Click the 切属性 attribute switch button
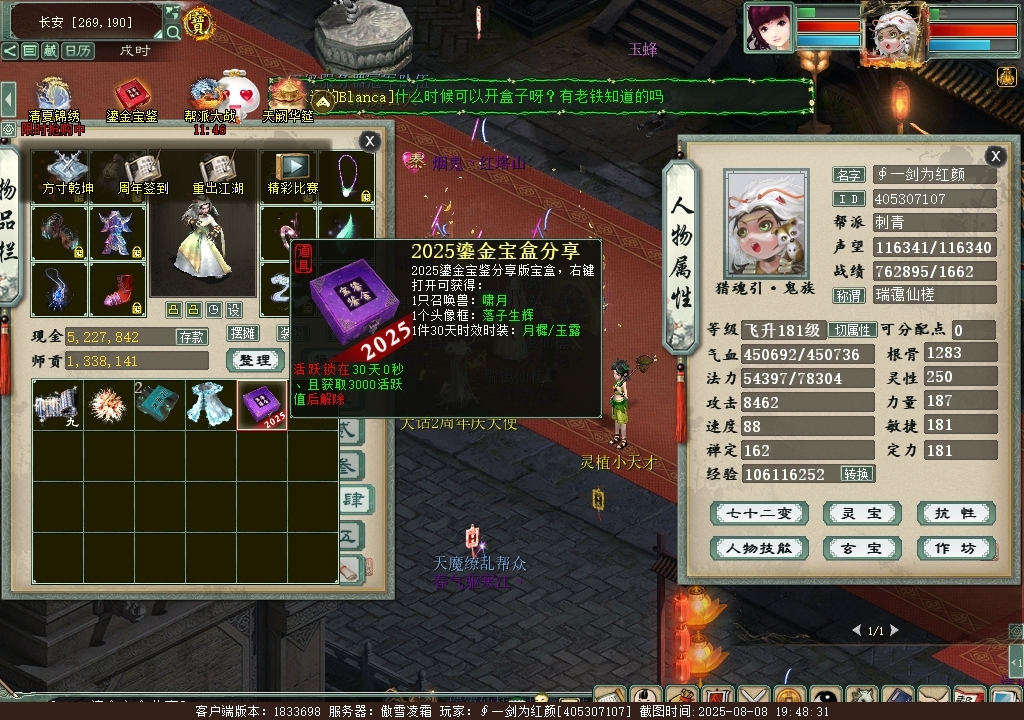Viewport: 1024px width, 720px height. click(x=854, y=330)
